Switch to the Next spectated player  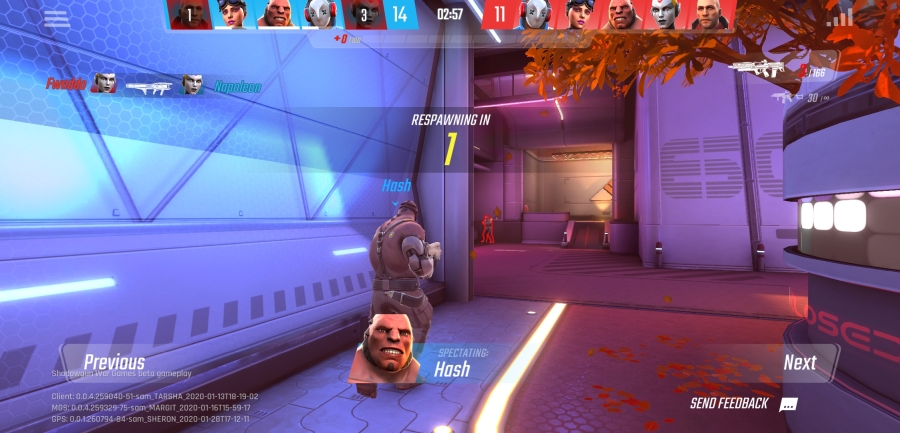pos(799,363)
